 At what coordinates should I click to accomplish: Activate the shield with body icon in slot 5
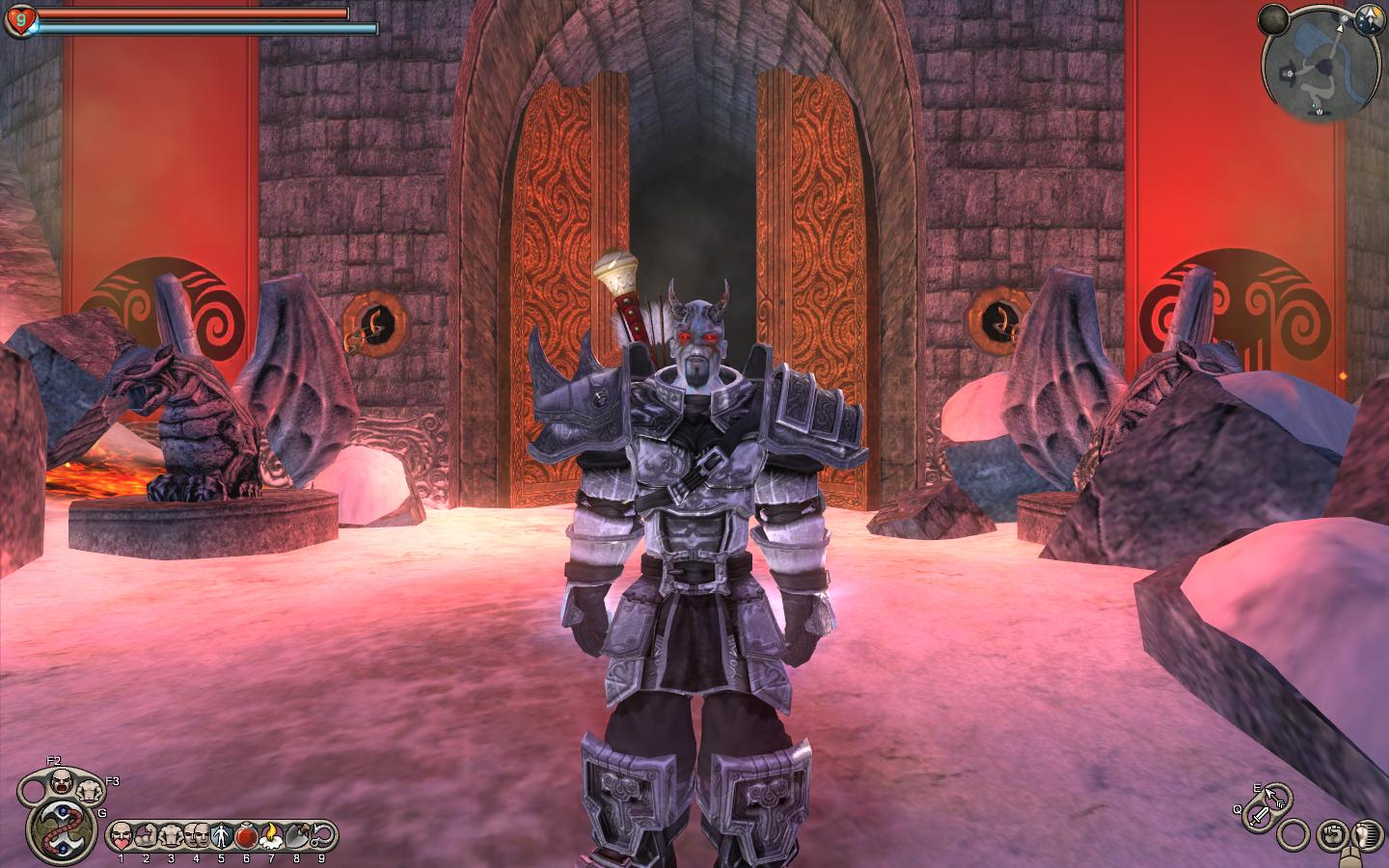[x=222, y=833]
